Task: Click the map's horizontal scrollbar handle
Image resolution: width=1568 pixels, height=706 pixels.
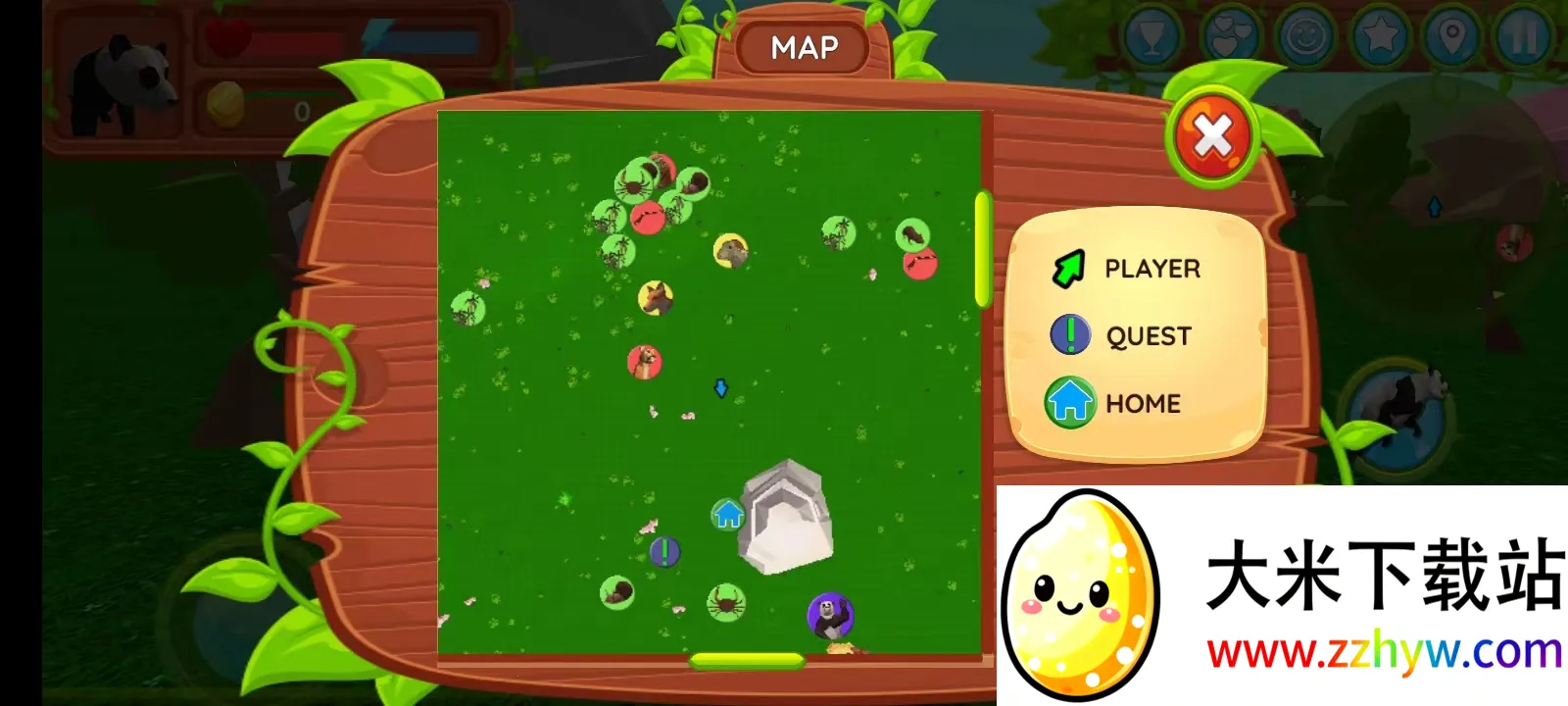Action: 747,661
